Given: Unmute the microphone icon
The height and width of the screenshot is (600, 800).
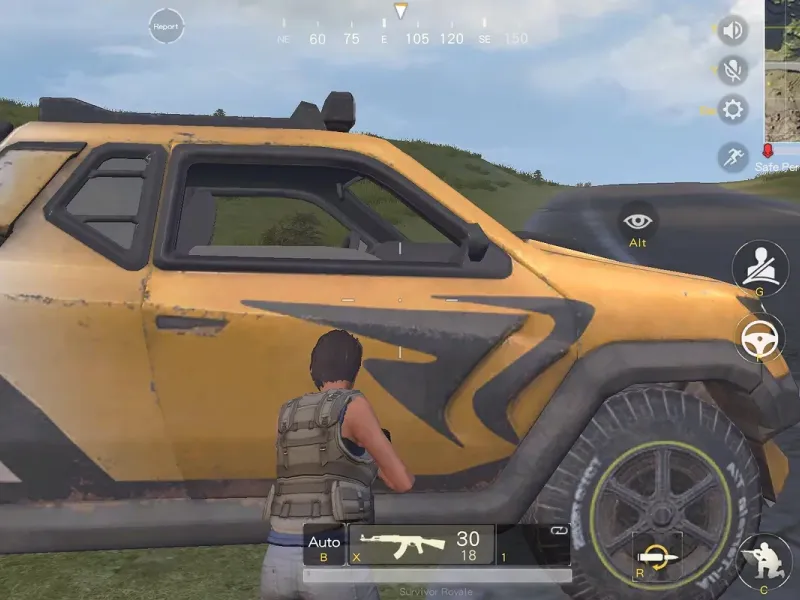Looking at the screenshot, I should [x=733, y=69].
